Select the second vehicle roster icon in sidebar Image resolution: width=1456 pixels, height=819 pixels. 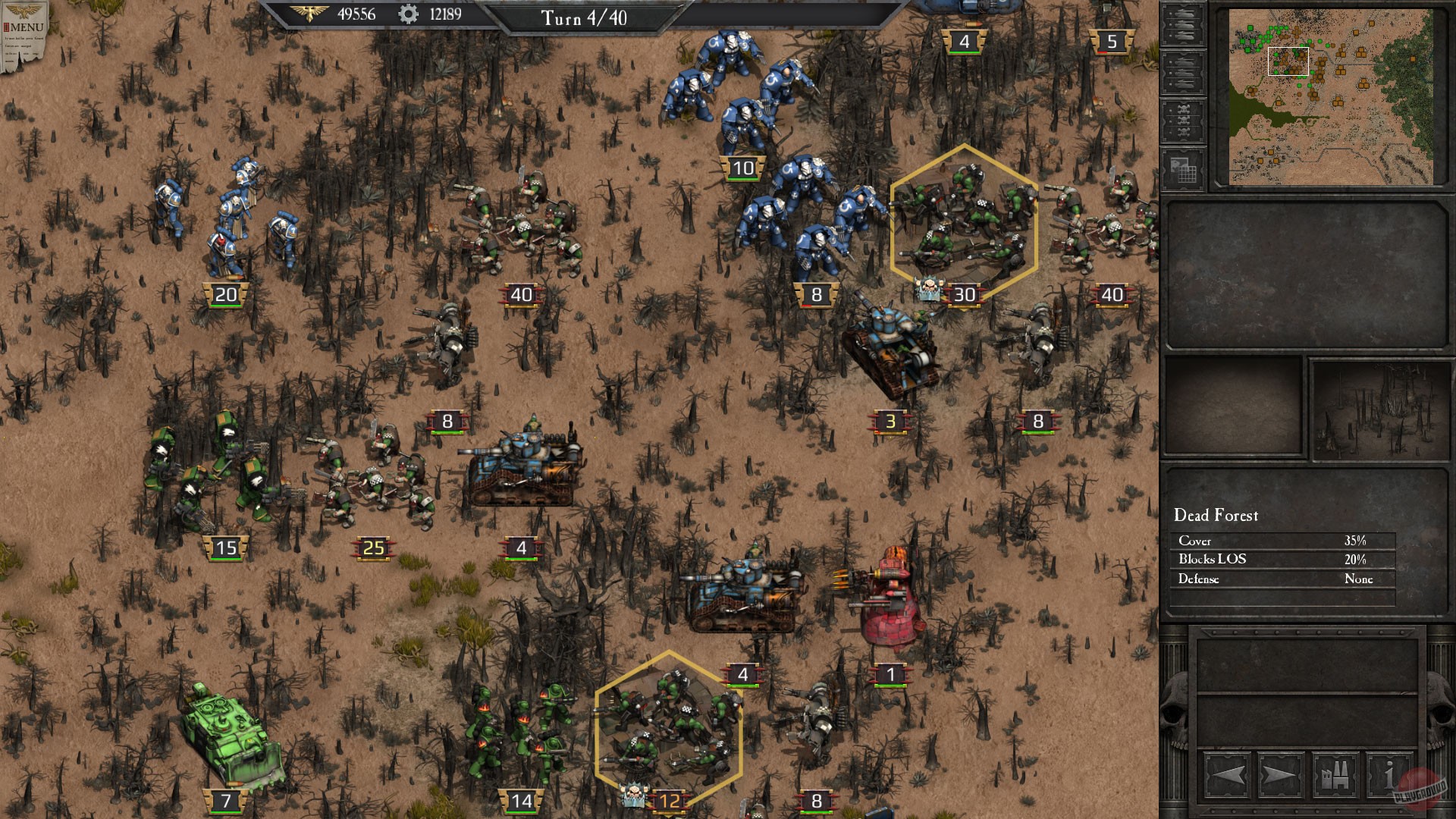pyautogui.click(x=1181, y=73)
